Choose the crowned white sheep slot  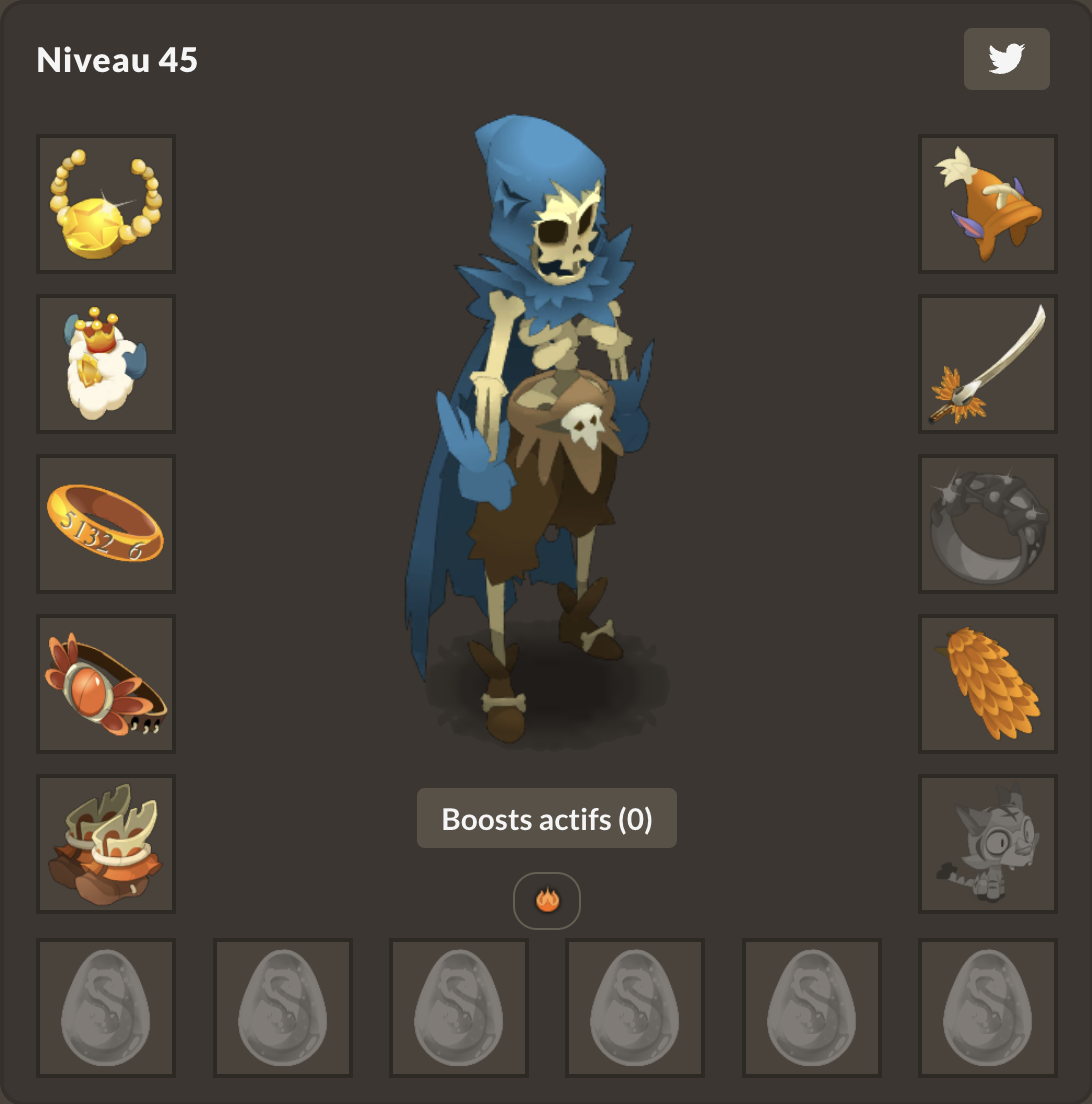pyautogui.click(x=106, y=364)
